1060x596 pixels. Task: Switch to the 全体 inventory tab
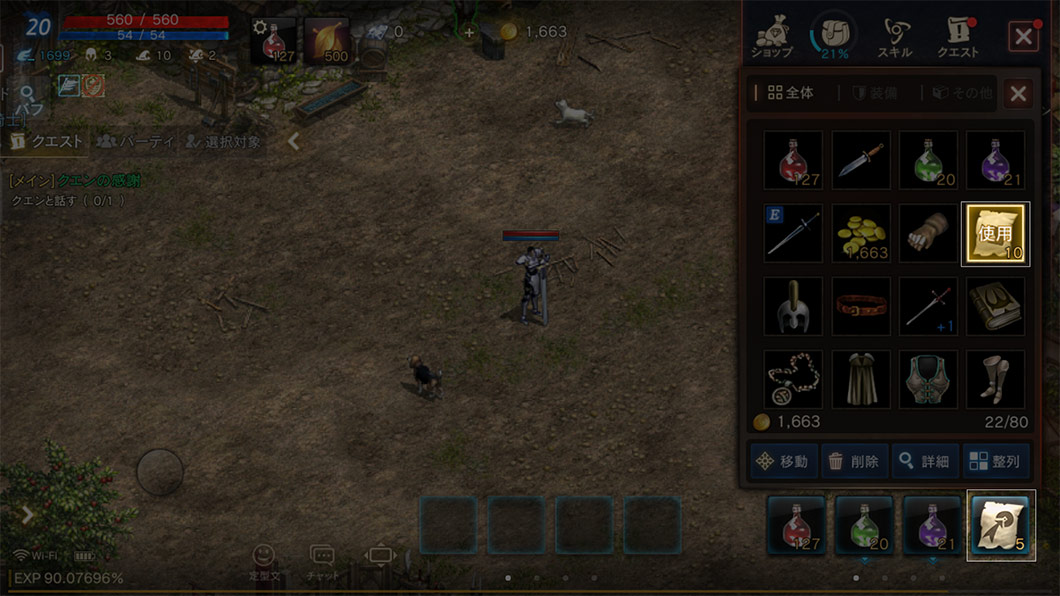pyautogui.click(x=790, y=94)
